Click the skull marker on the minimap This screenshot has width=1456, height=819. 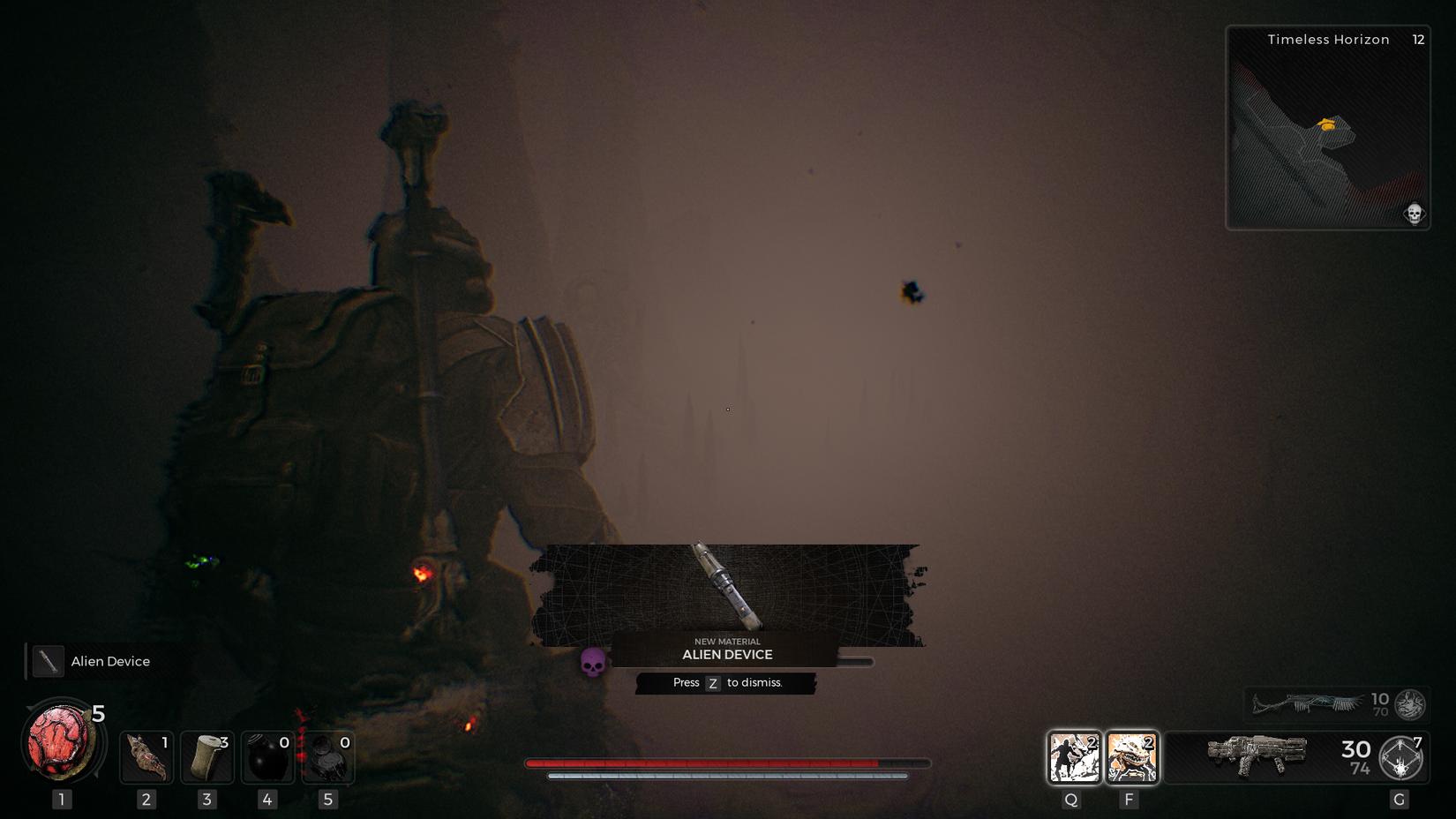1414,214
